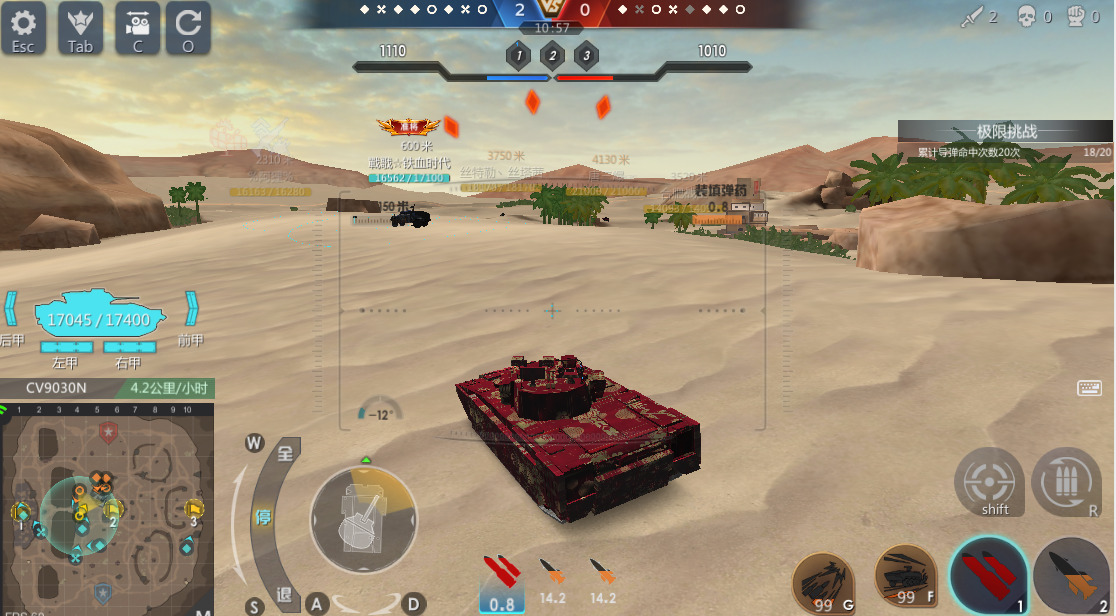Reload ammunition with the shells icon
This screenshot has height=616, width=1116.
1066,482
